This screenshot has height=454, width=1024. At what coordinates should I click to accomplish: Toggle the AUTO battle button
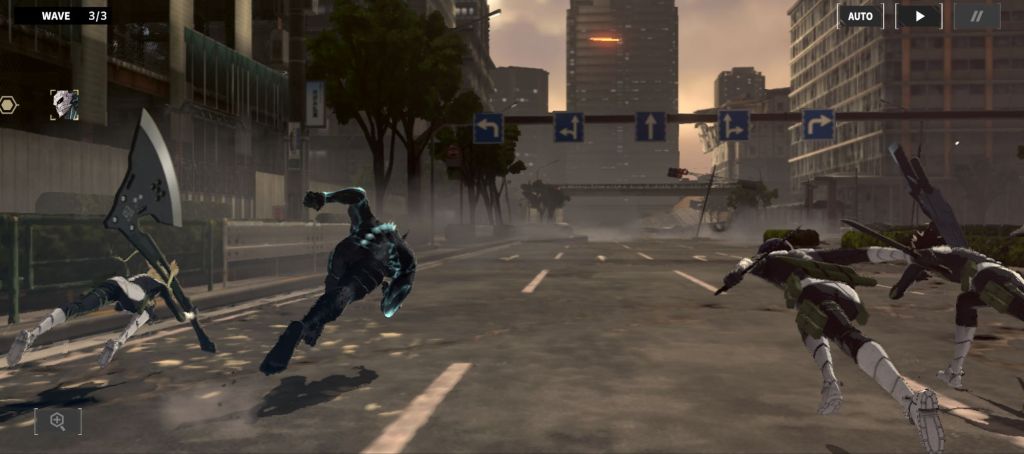pos(860,16)
